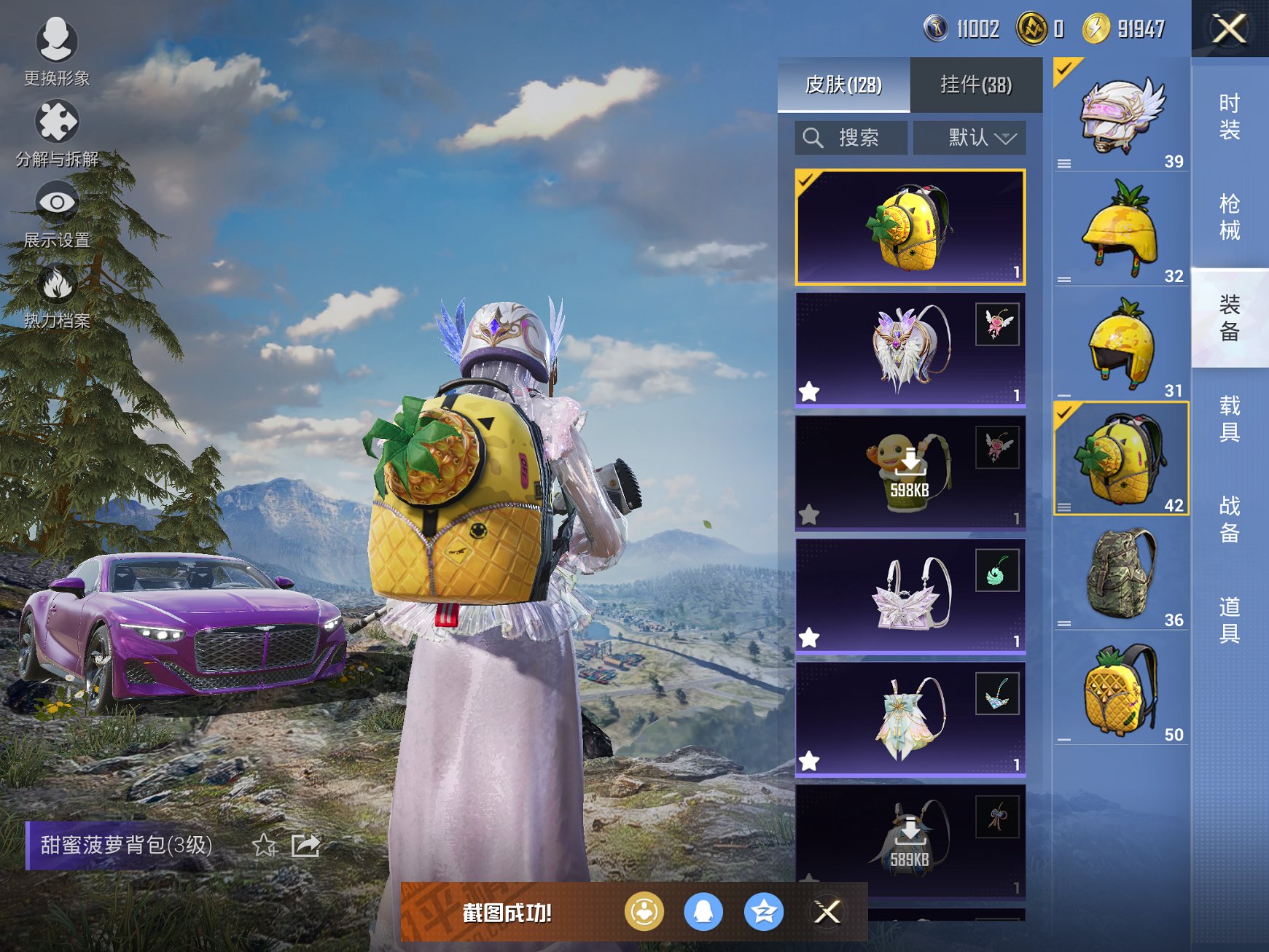Close the inventory screen
Screen dimensions: 1269x952
tap(1229, 29)
